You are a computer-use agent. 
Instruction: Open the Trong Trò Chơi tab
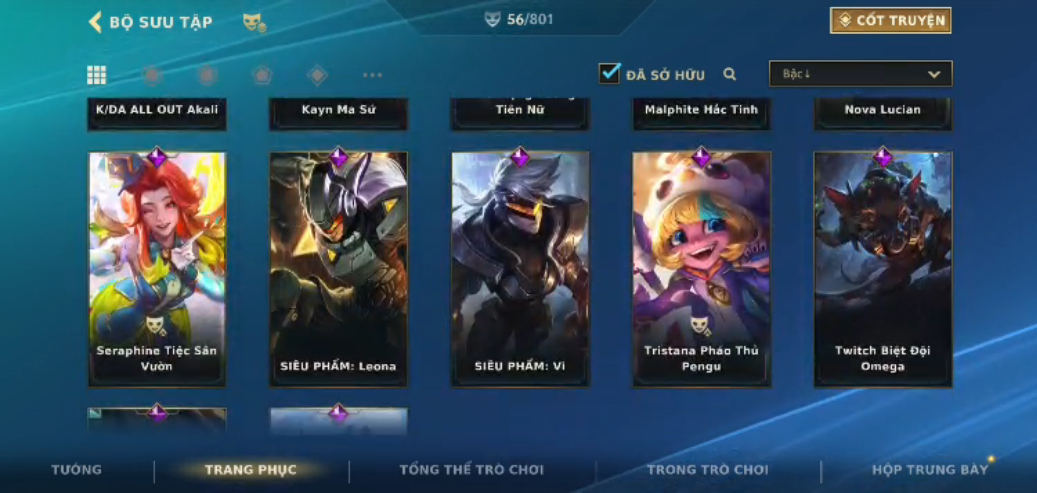708,470
